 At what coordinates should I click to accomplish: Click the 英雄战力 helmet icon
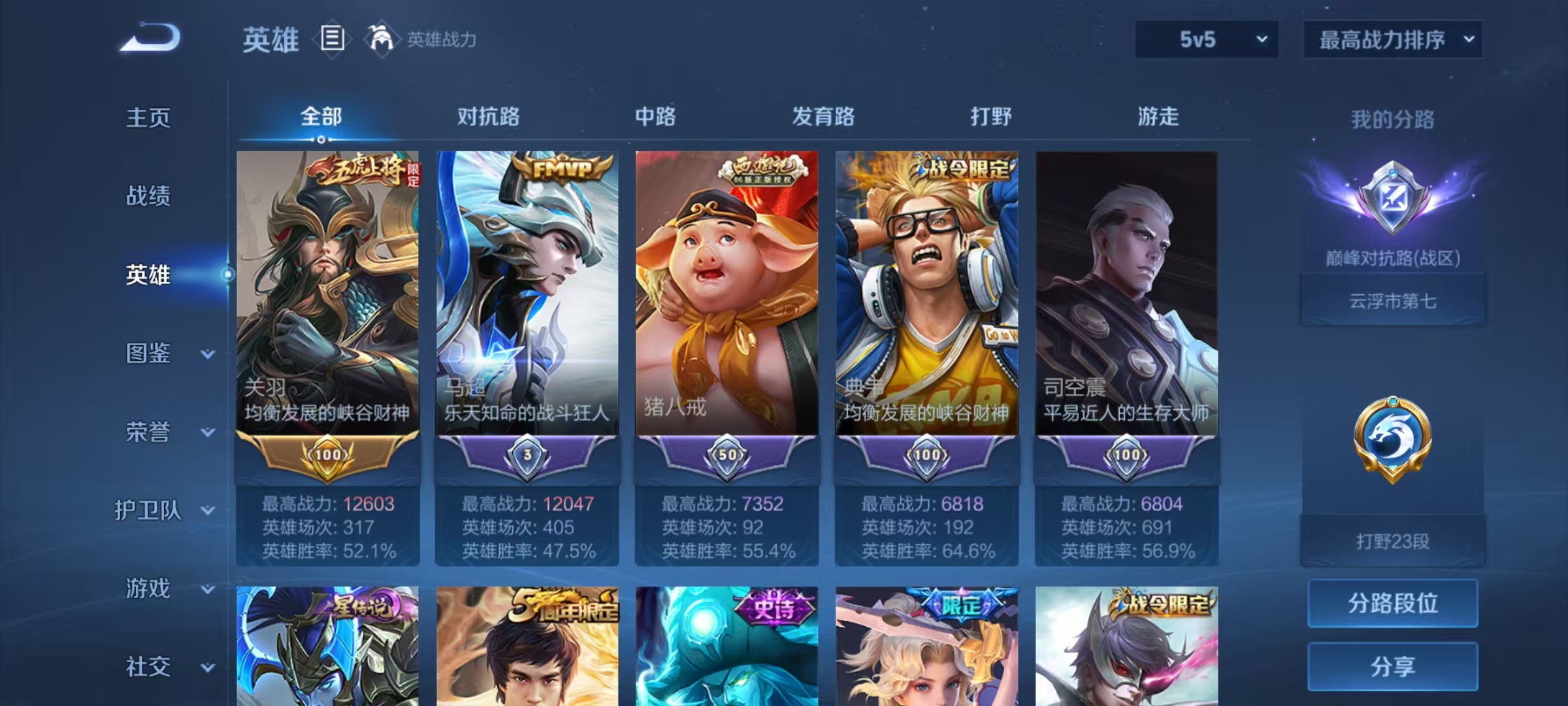click(x=380, y=39)
